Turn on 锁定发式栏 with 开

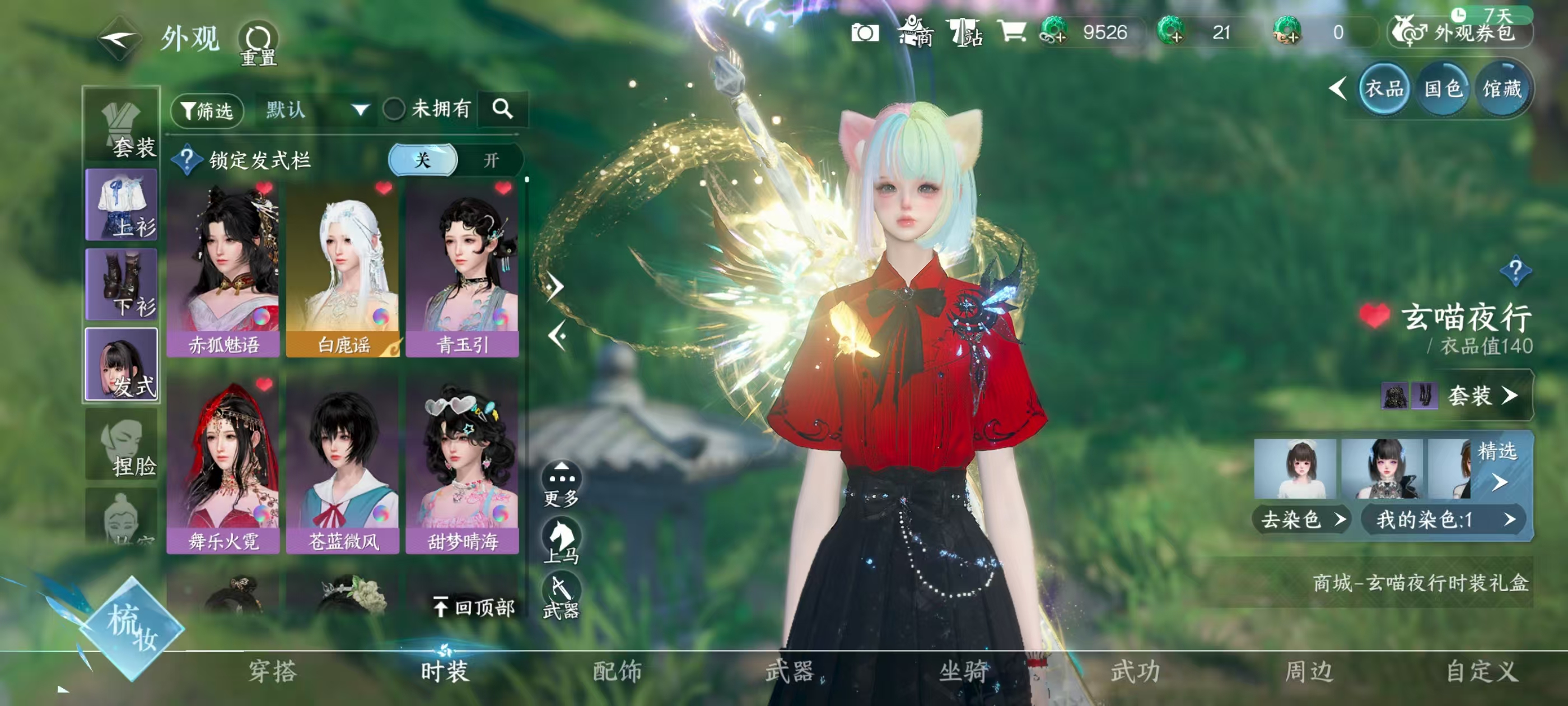491,160
